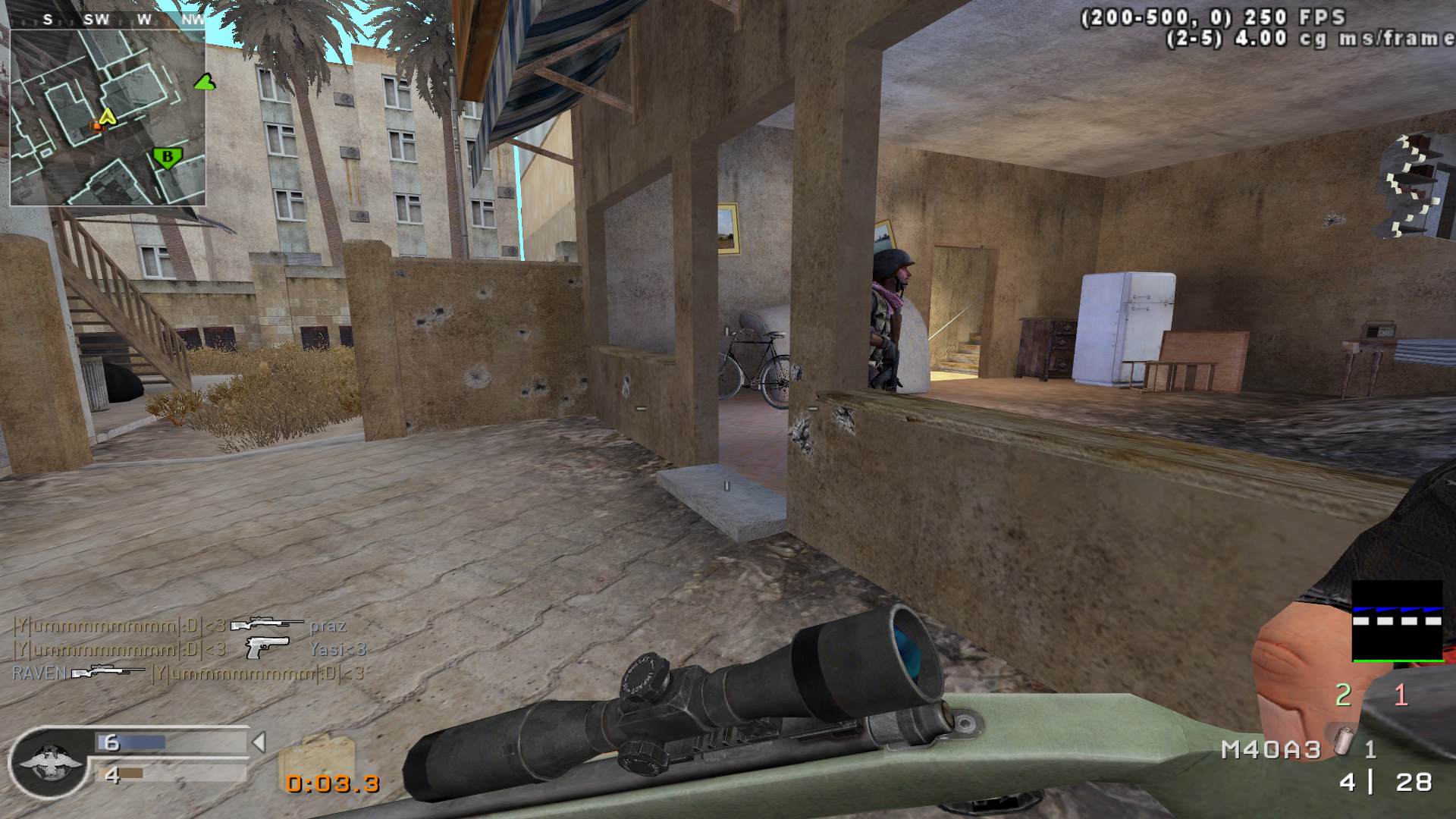Select the green teammate arrow on minimap
Screen dimensions: 1456x819
click(202, 81)
